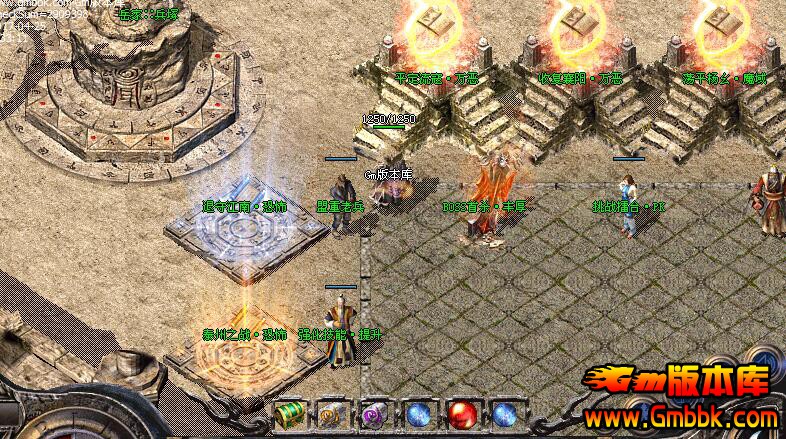Open the green treasure chest hotbar slot

(x=288, y=414)
